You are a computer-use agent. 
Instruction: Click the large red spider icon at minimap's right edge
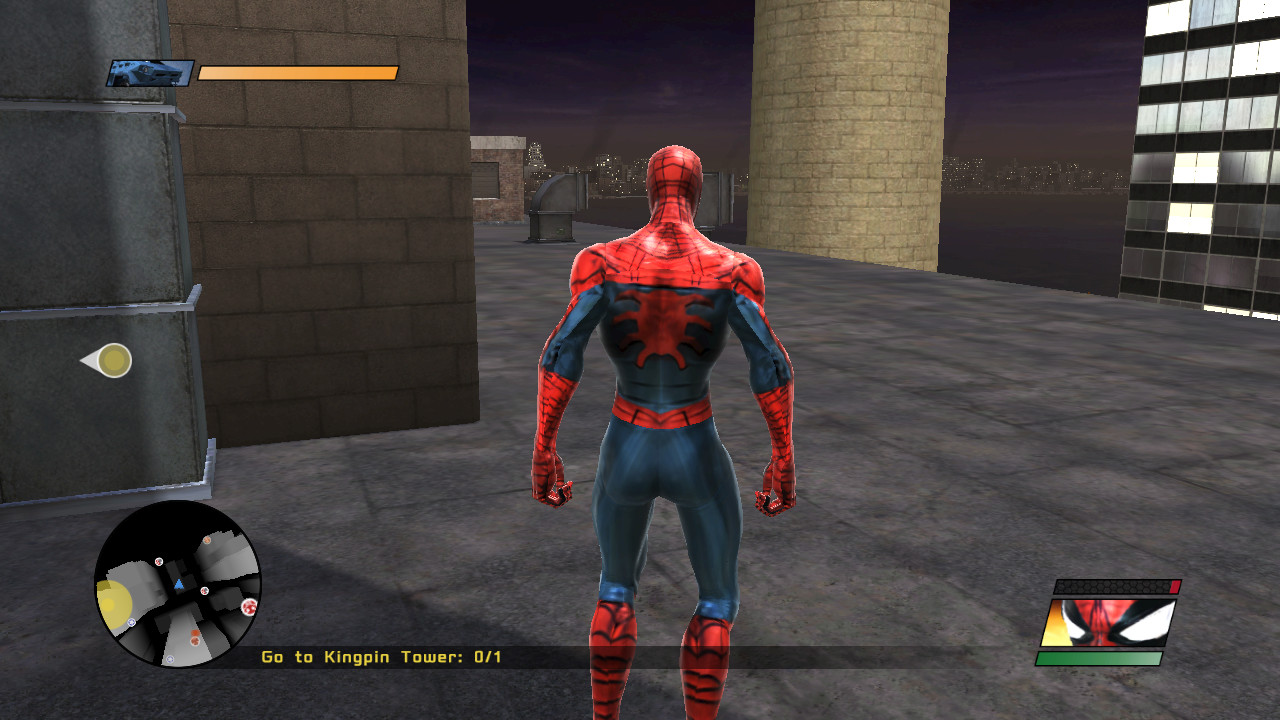click(x=249, y=607)
